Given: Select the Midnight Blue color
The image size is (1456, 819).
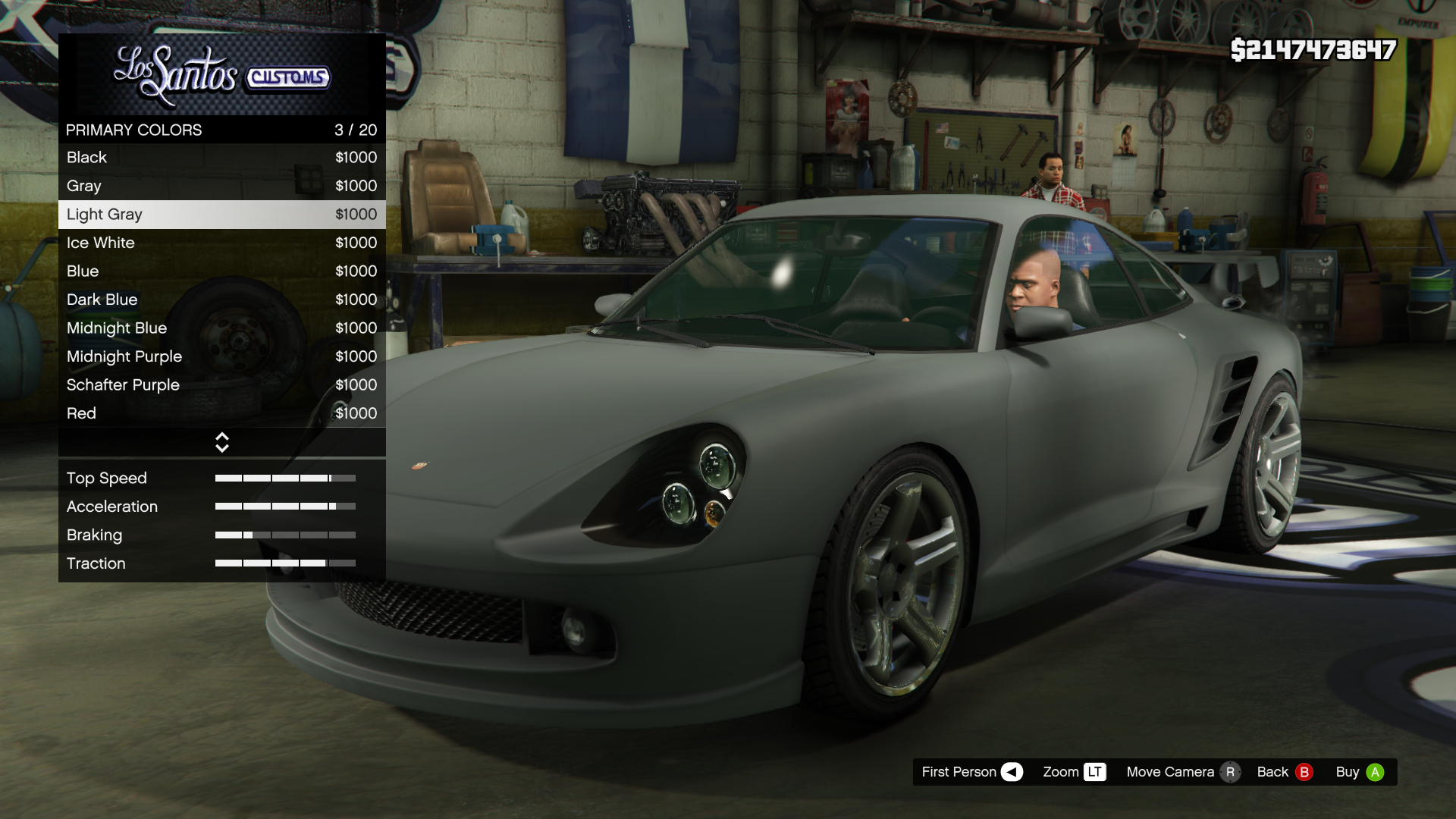Looking at the screenshot, I should [221, 328].
